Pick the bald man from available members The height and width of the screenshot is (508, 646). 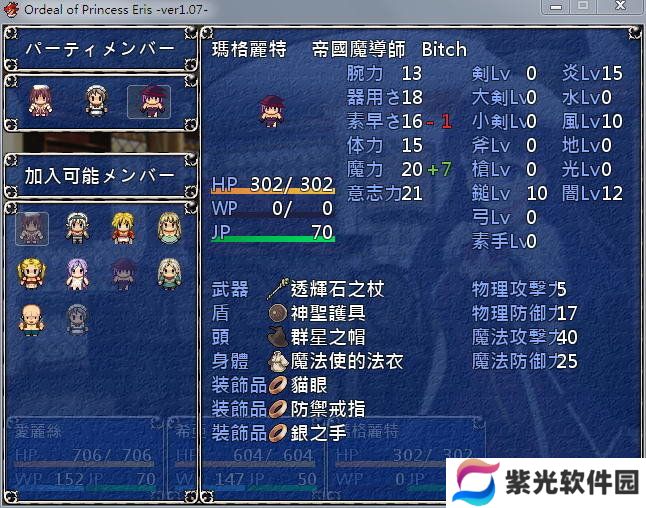(x=31, y=319)
